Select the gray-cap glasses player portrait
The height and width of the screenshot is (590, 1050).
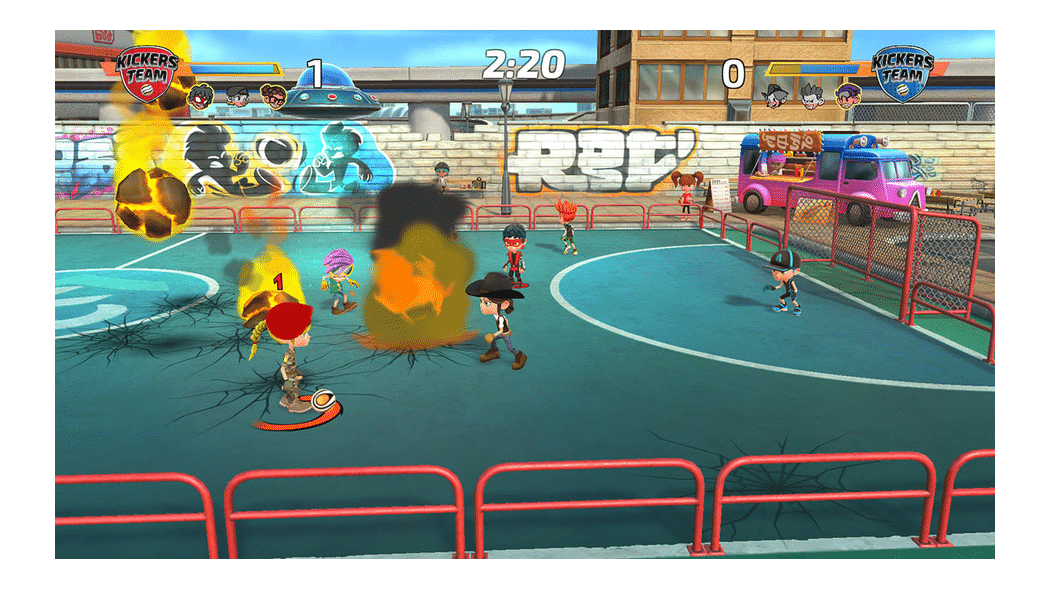tap(237, 96)
